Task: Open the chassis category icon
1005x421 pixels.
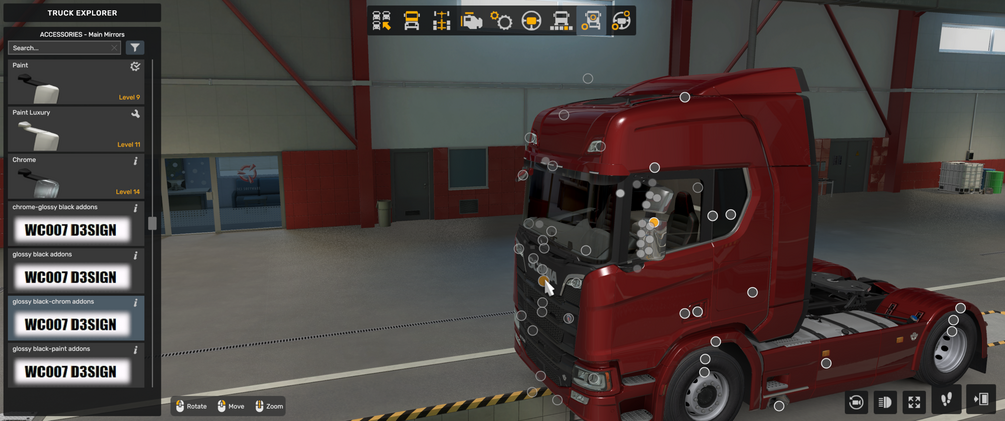Action: coord(442,21)
